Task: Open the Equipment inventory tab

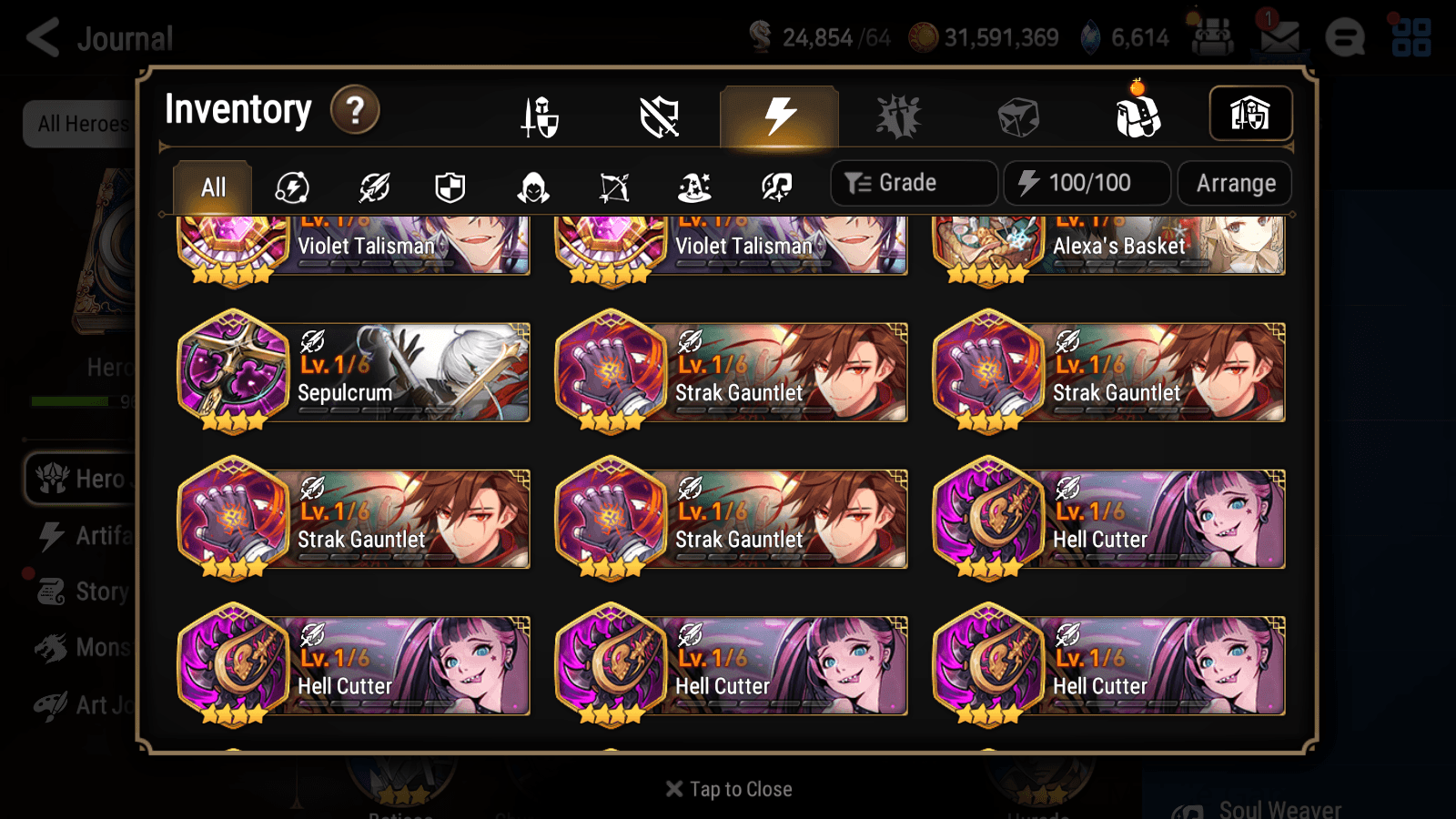Action: click(541, 116)
